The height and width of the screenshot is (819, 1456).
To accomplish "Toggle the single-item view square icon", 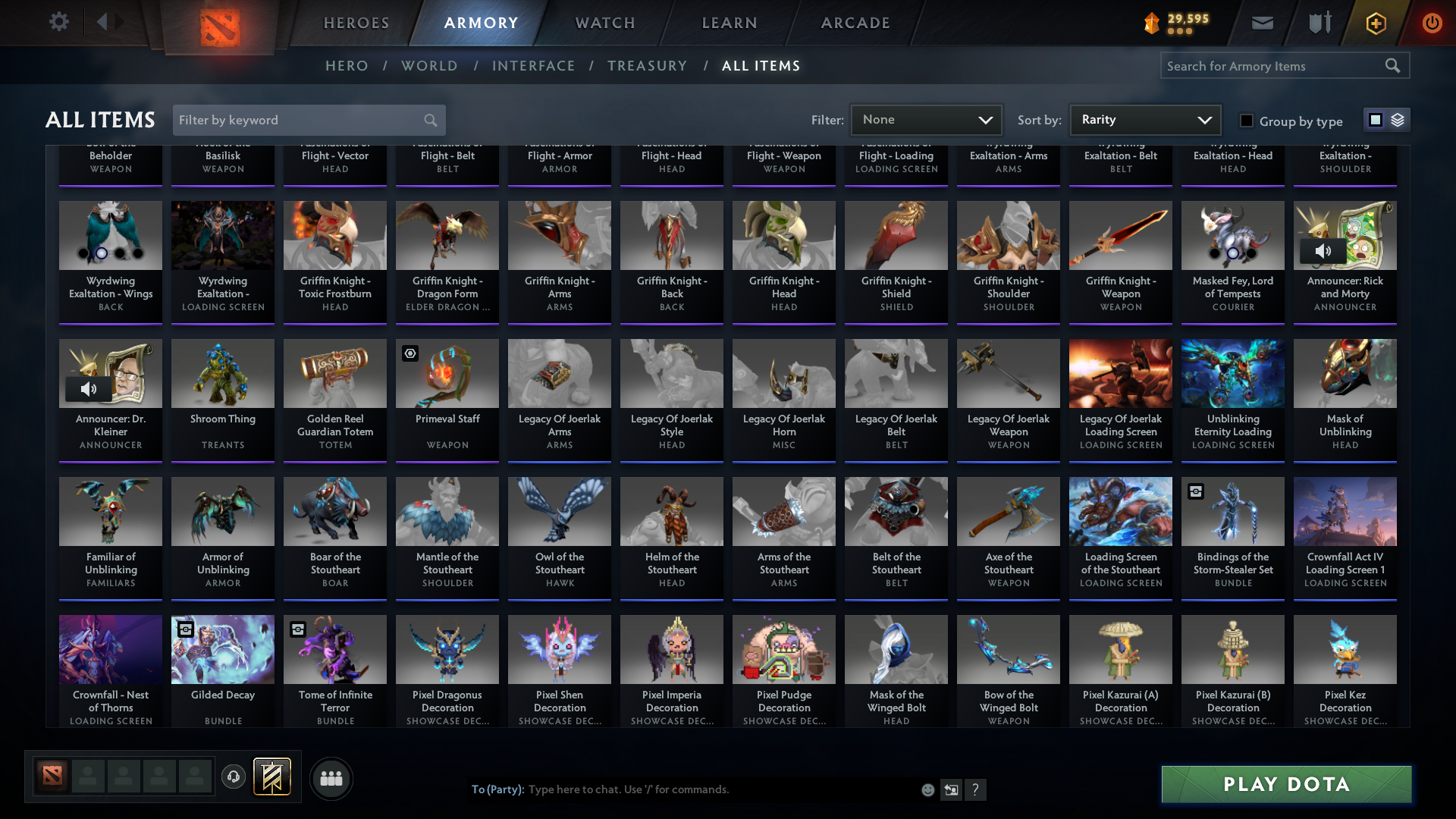I will coord(1375,120).
